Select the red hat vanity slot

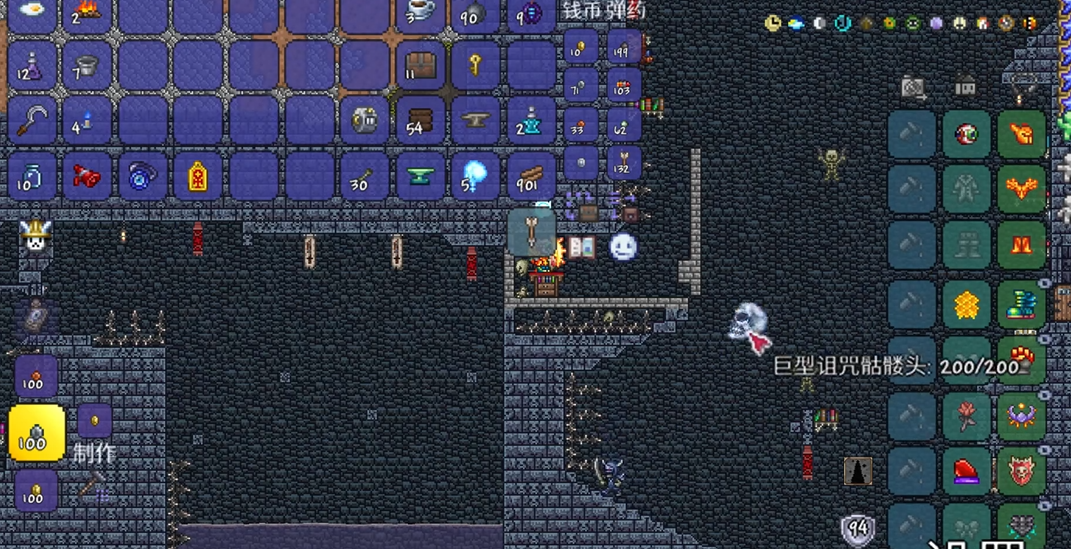966,471
